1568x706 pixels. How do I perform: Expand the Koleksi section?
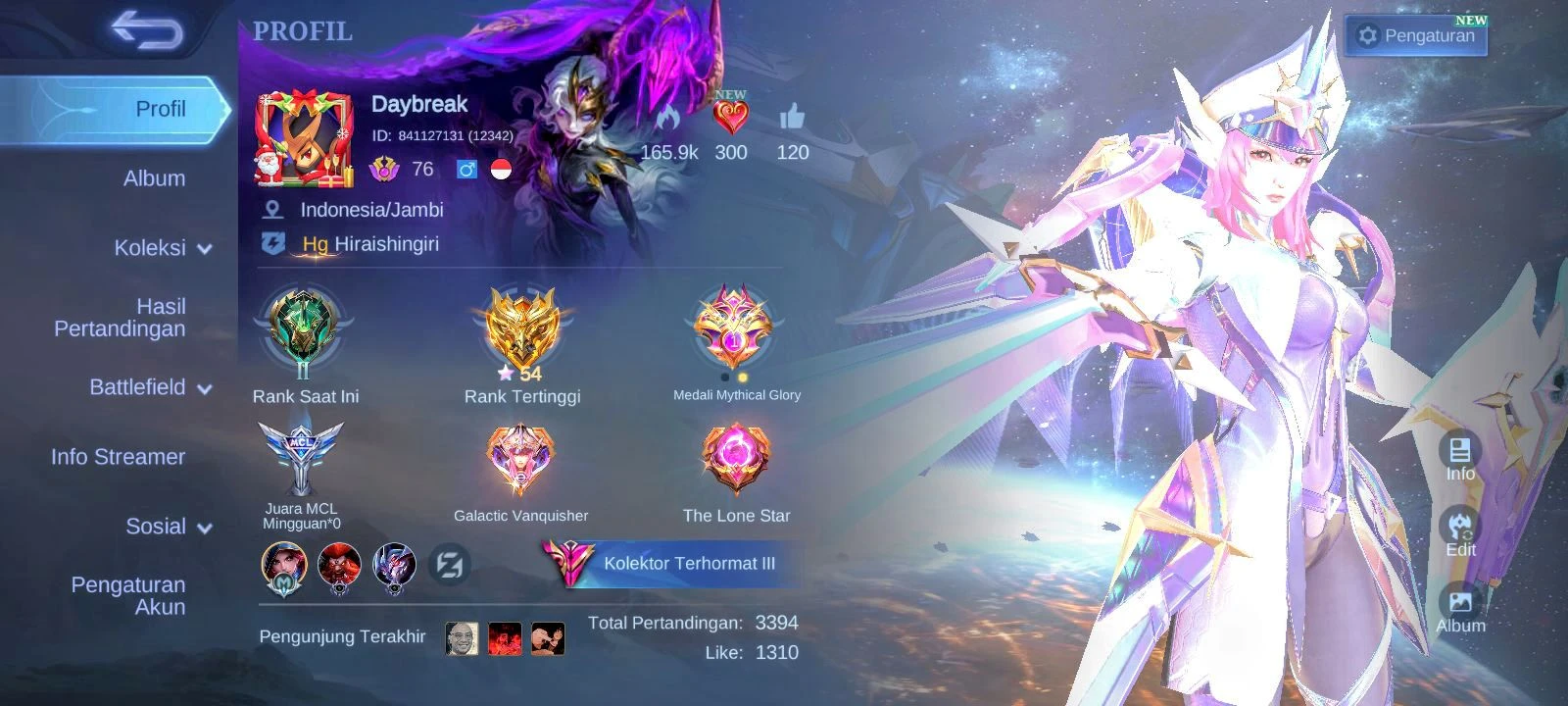tap(163, 248)
